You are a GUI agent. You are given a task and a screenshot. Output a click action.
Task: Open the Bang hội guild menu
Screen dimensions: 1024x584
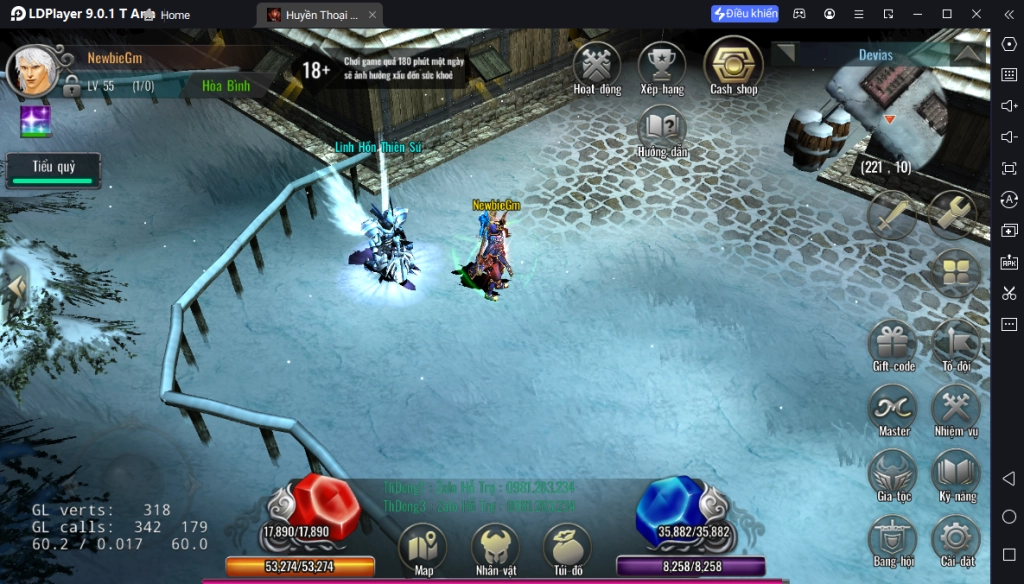click(x=893, y=538)
